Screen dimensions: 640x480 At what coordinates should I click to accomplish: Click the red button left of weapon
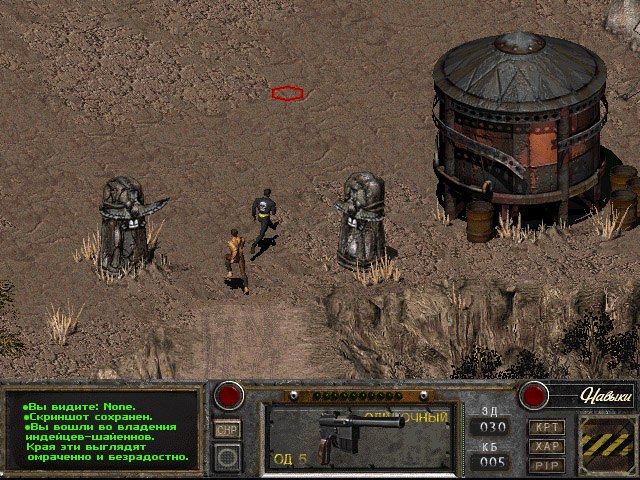point(230,394)
